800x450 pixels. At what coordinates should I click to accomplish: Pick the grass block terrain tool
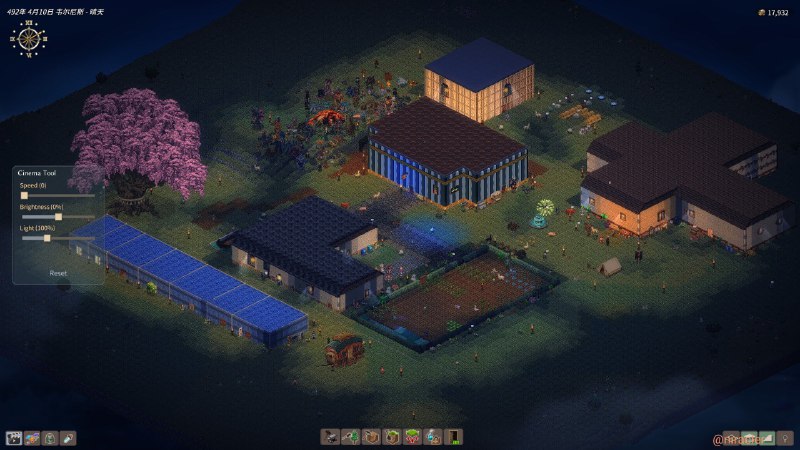pyautogui.click(x=392, y=437)
